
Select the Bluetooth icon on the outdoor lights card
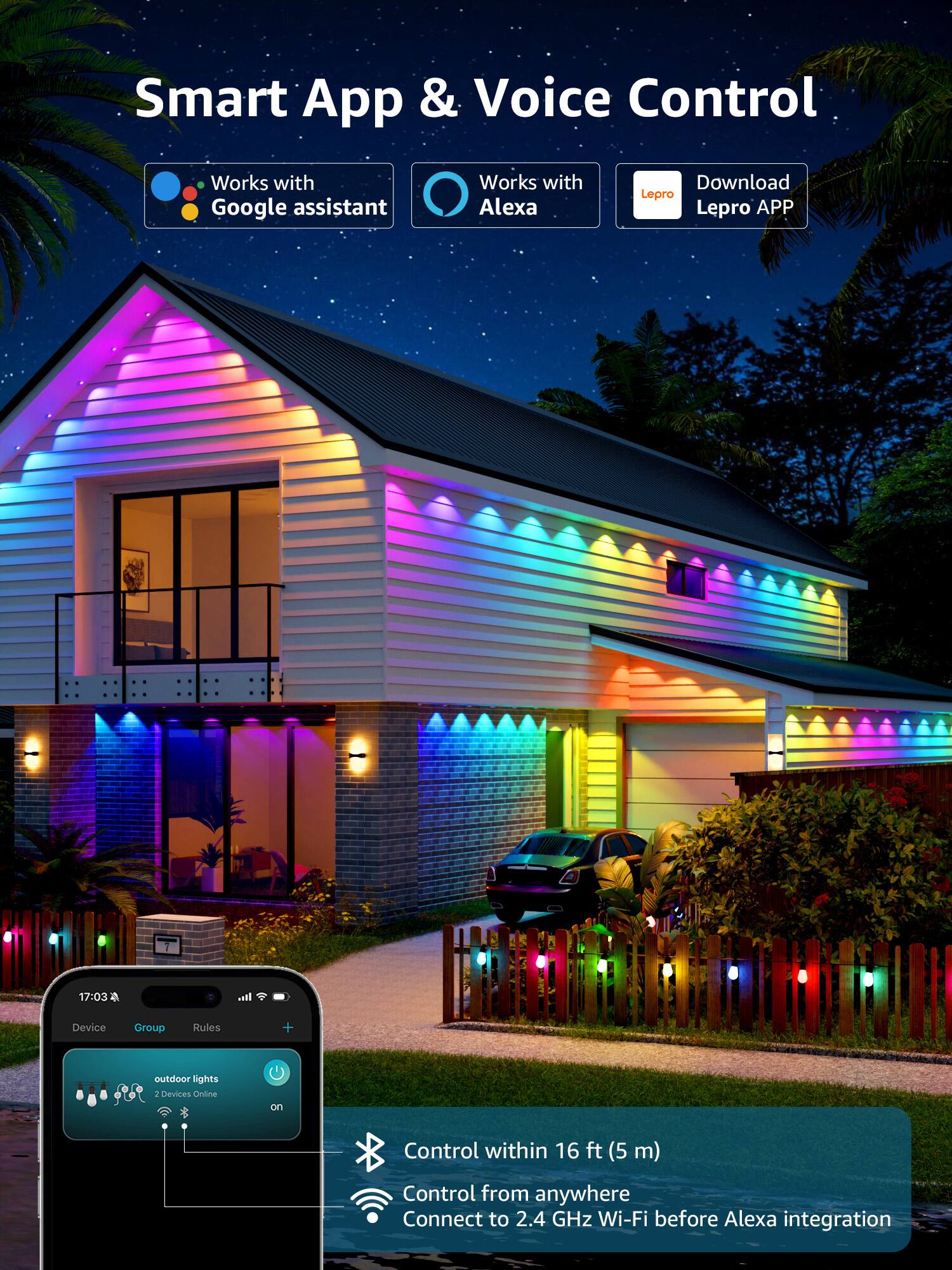[x=184, y=1111]
